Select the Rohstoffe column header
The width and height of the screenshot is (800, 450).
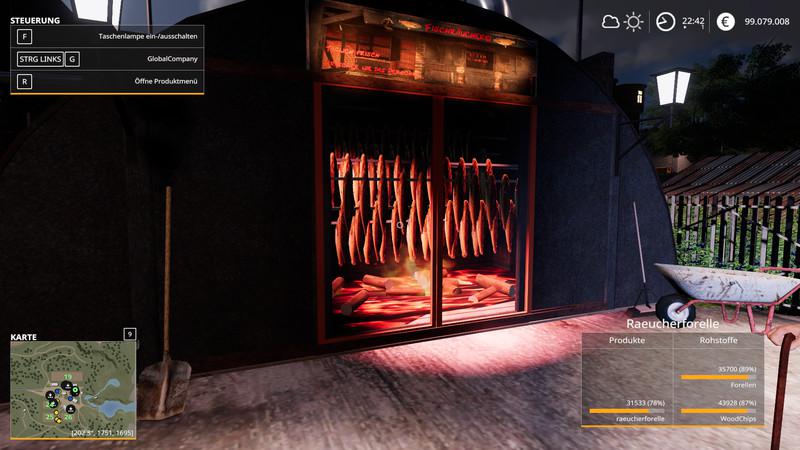point(718,341)
